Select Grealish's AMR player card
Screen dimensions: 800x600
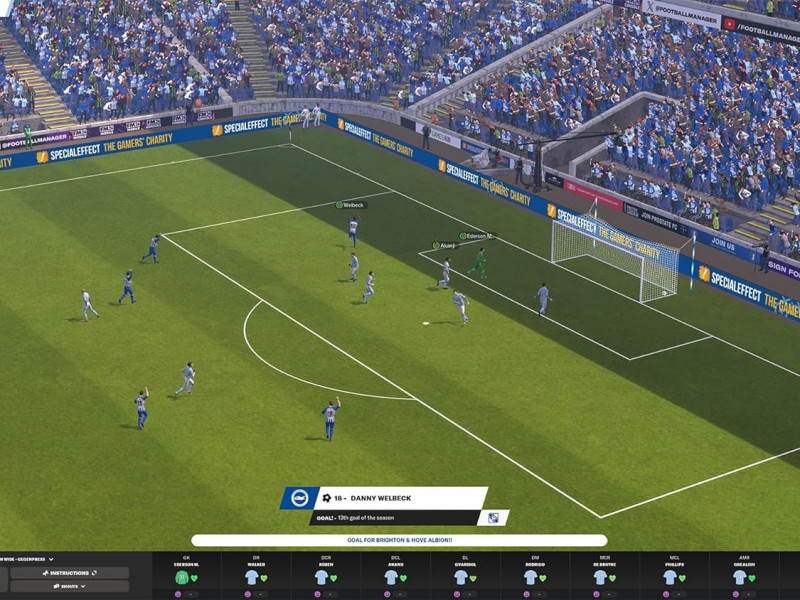pyautogui.click(x=744, y=575)
